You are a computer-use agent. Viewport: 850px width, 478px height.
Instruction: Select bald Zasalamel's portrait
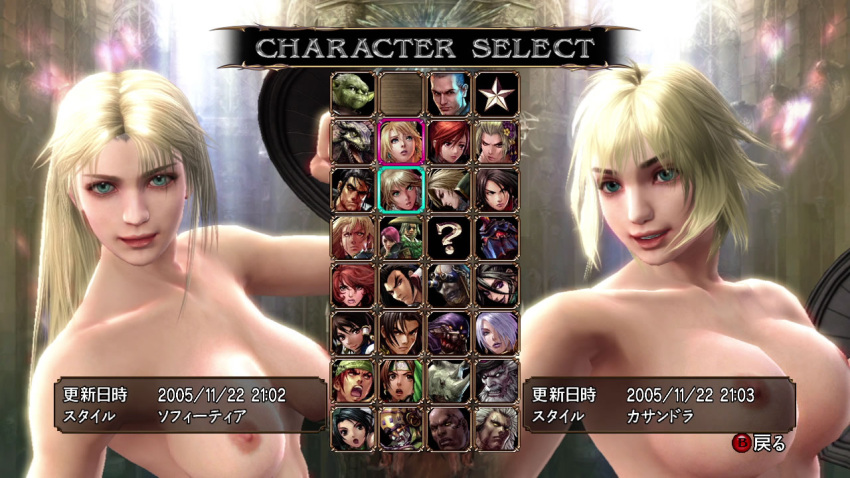(449, 427)
